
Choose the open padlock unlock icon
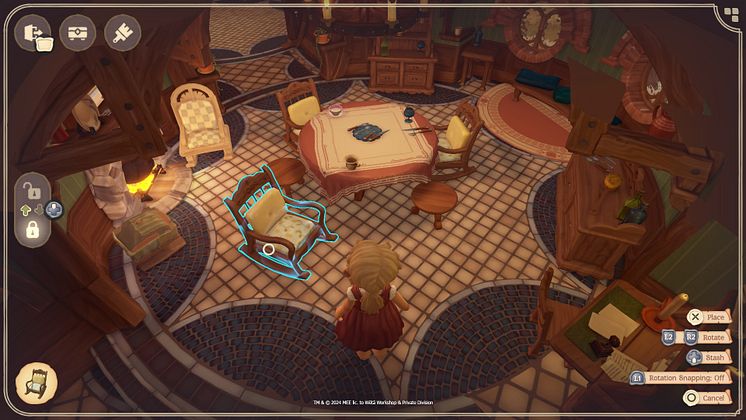point(33,190)
